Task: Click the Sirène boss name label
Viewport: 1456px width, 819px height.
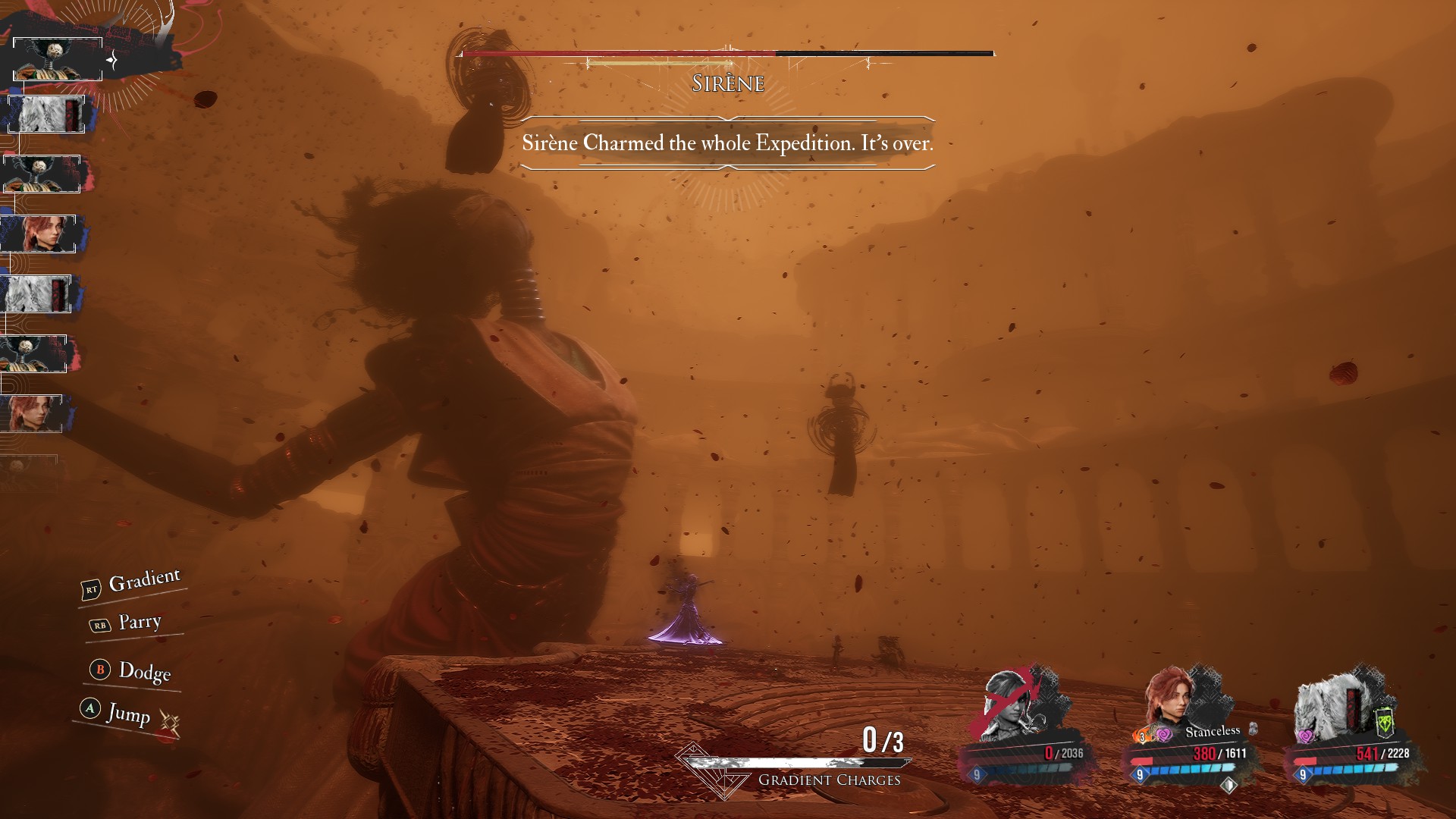Action: click(728, 83)
